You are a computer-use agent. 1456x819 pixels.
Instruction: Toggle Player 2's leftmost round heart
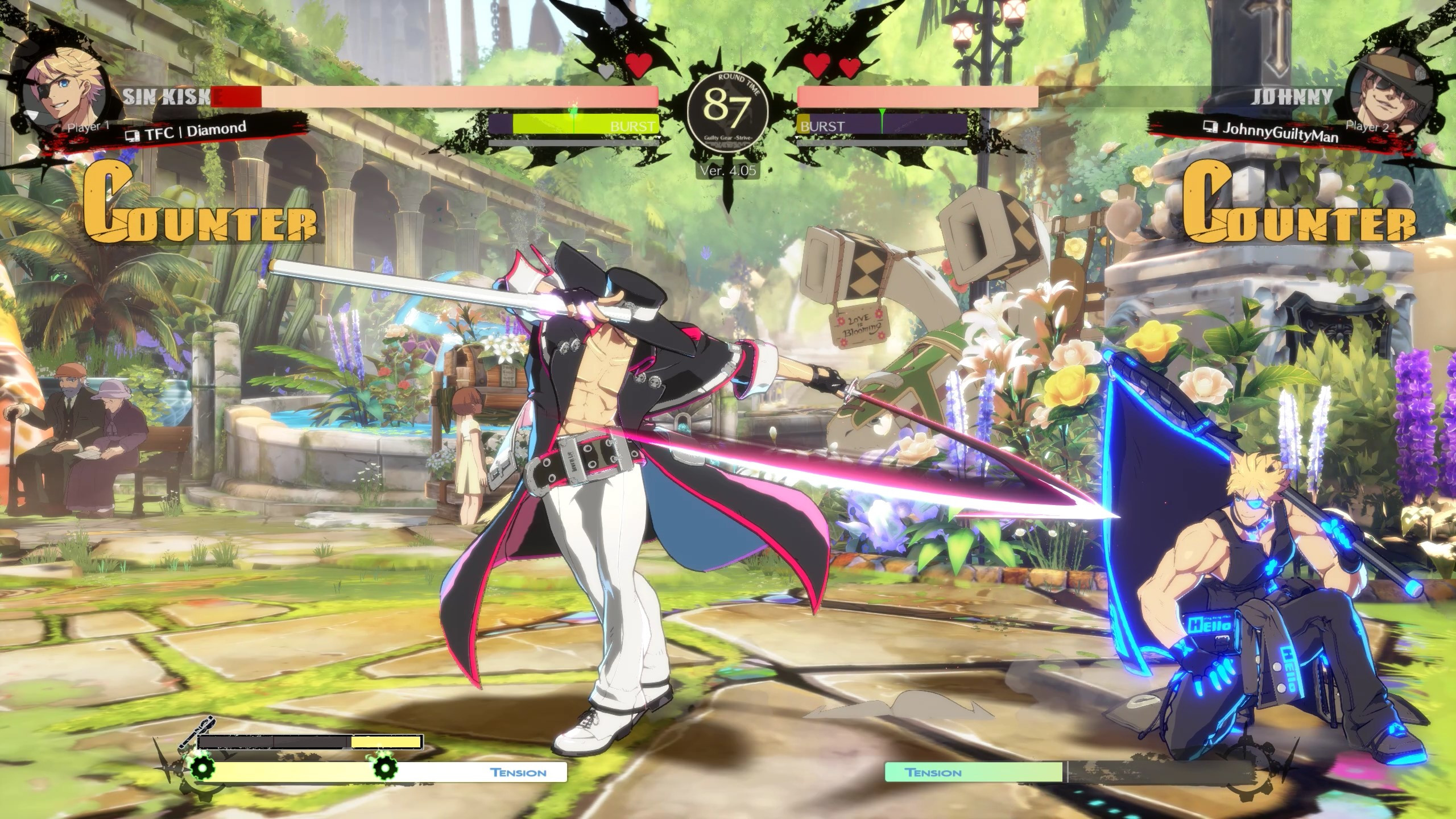coord(816,64)
